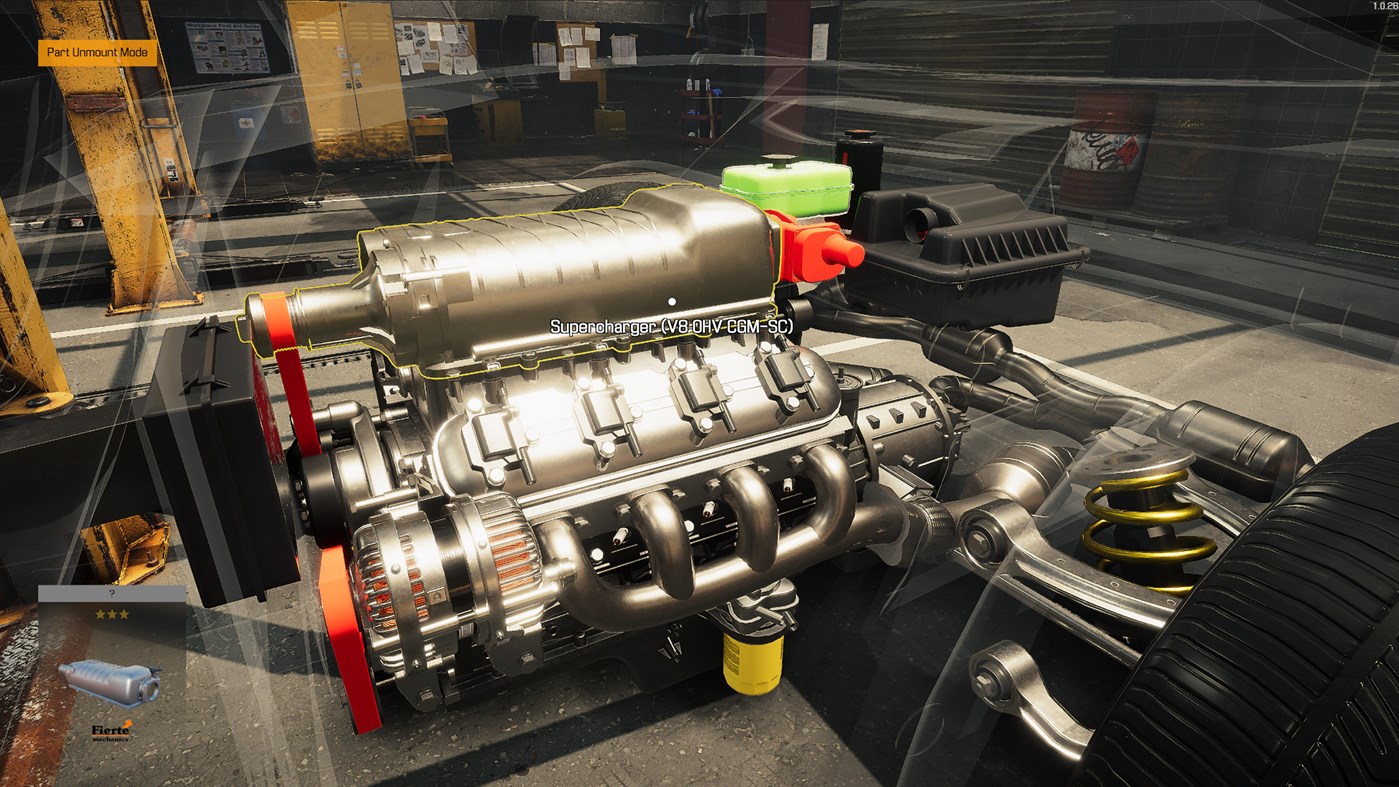
Task: Click the supercharger thumbnail in the part panel
Action: tap(108, 682)
